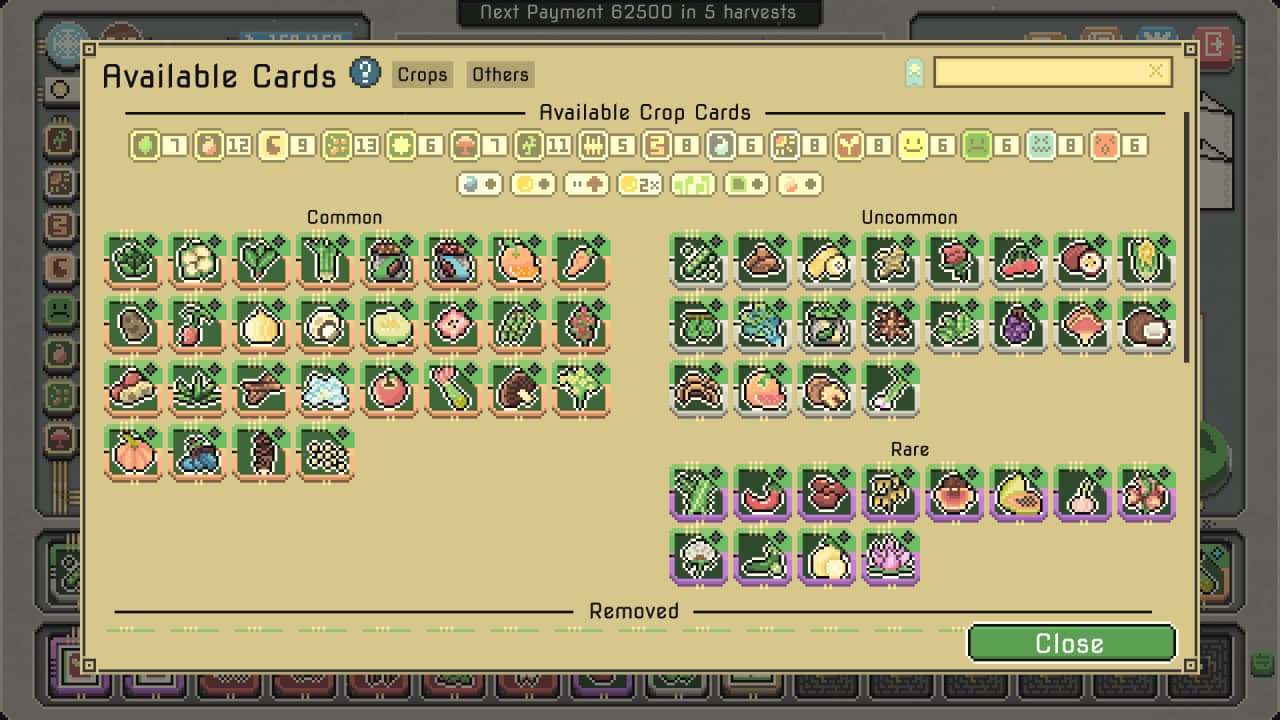The height and width of the screenshot is (720, 1280).
Task: Select the carrot crop card
Action: [x=581, y=262]
